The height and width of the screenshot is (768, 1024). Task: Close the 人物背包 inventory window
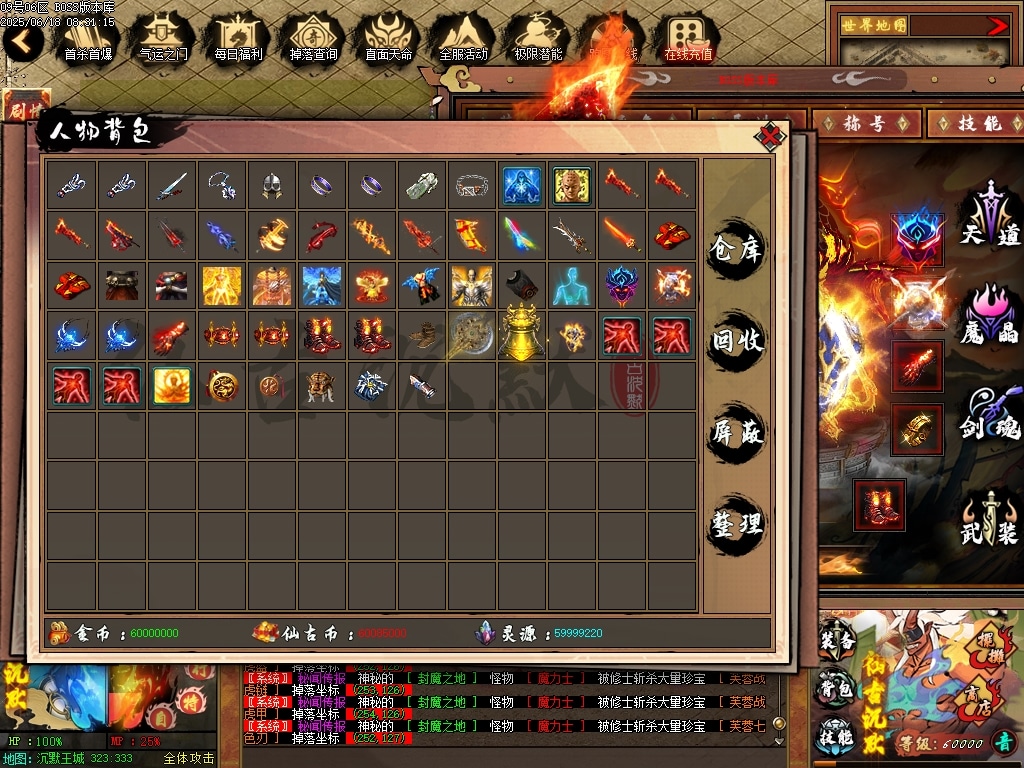(x=768, y=137)
